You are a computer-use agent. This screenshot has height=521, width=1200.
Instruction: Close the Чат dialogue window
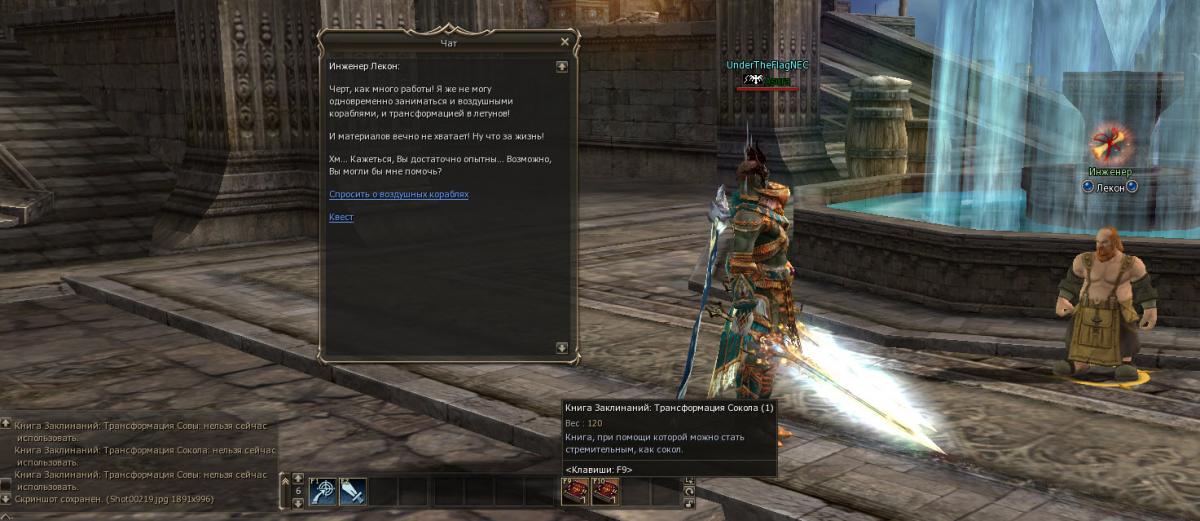(x=565, y=42)
